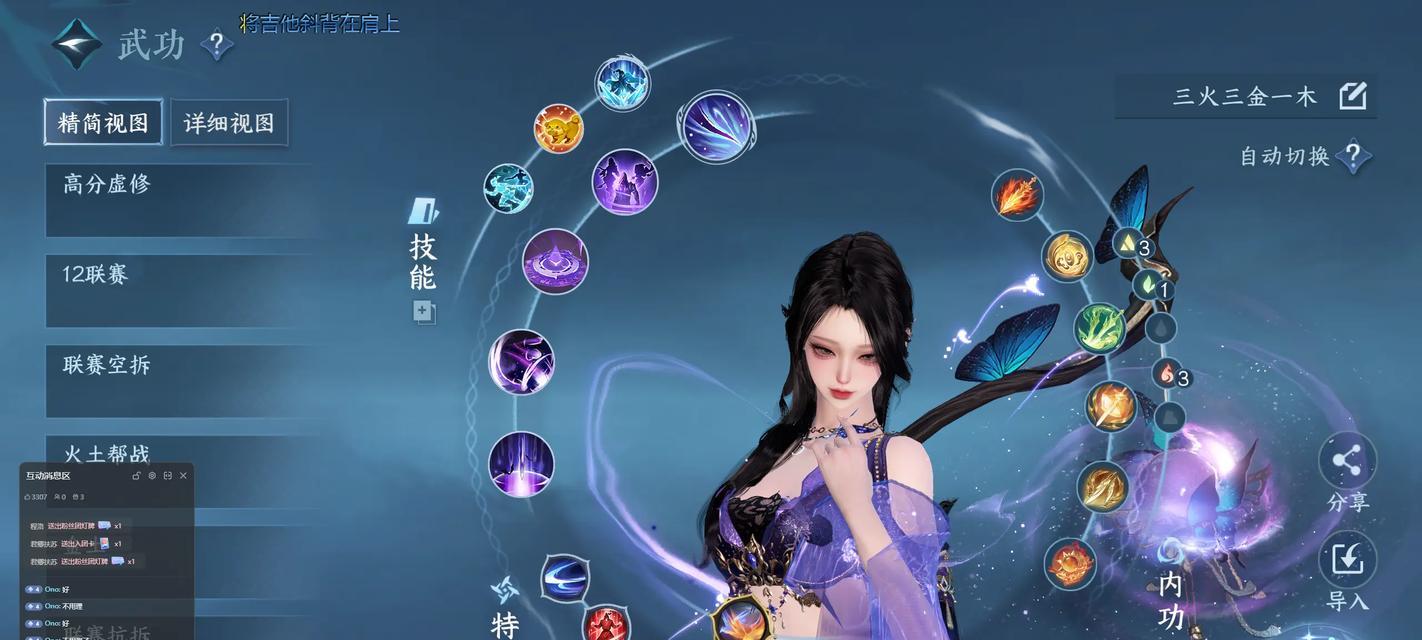Click the 导入 import button
Viewport: 1422px width, 640px height.
(x=1347, y=561)
